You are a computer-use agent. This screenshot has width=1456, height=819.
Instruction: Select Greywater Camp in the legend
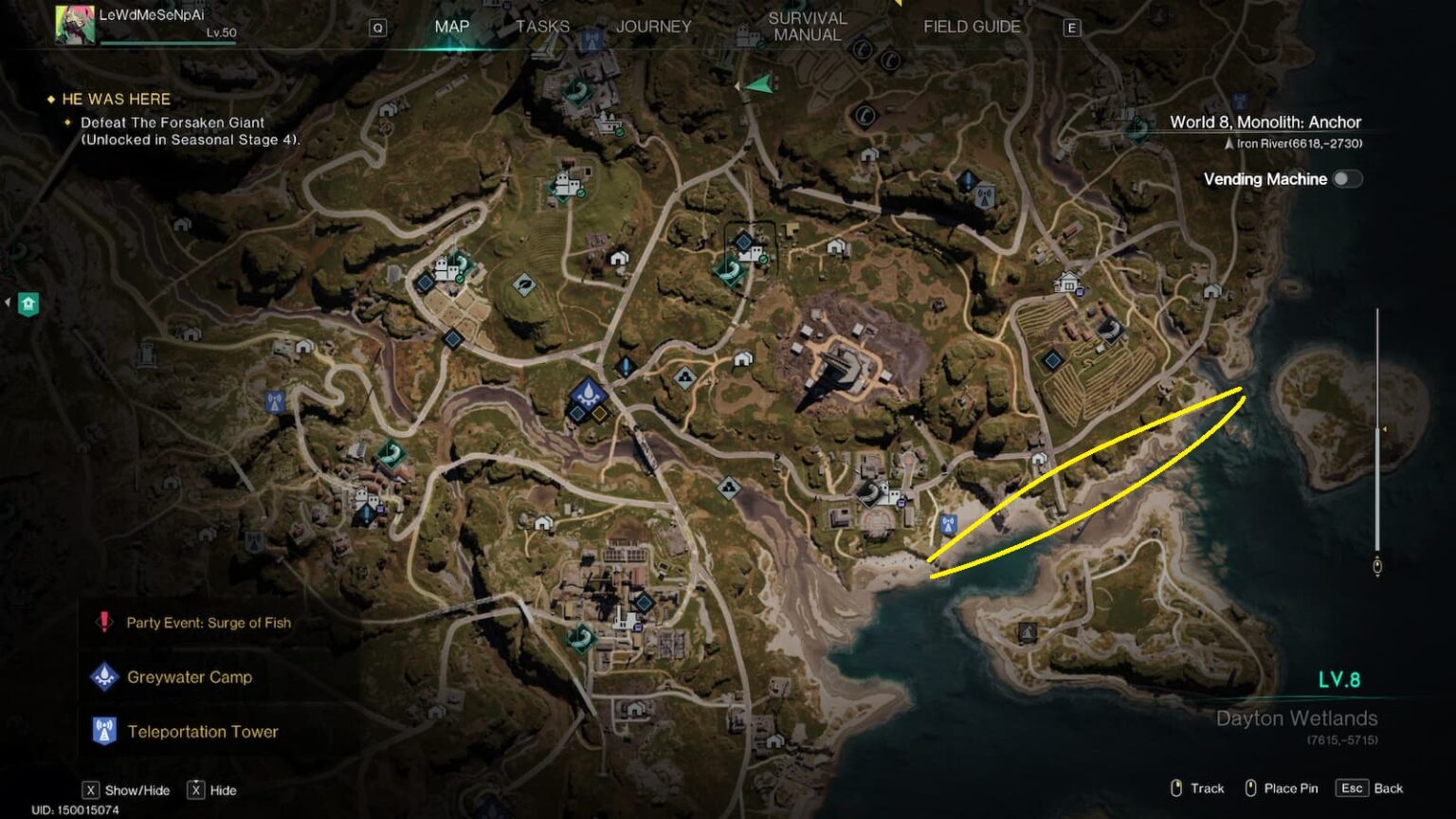click(189, 677)
